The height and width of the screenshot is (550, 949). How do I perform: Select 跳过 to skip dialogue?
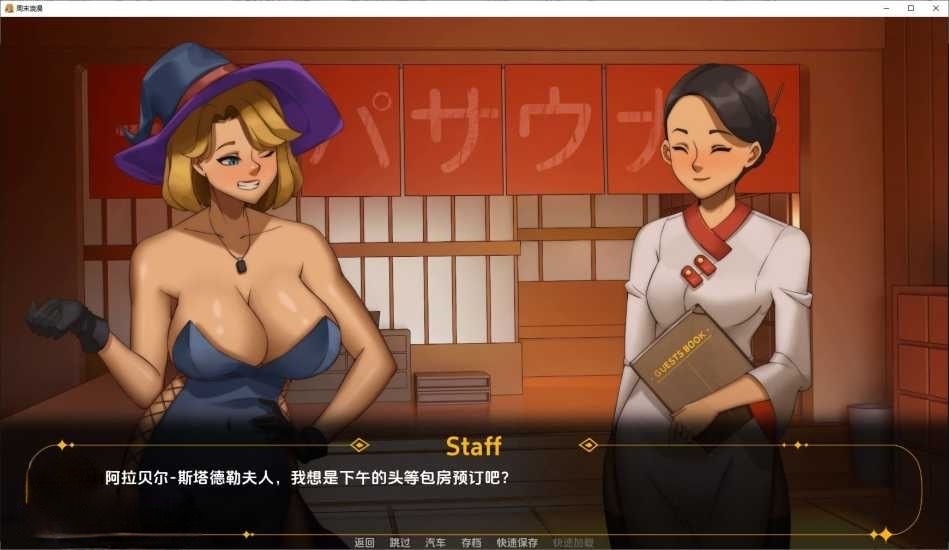click(400, 543)
